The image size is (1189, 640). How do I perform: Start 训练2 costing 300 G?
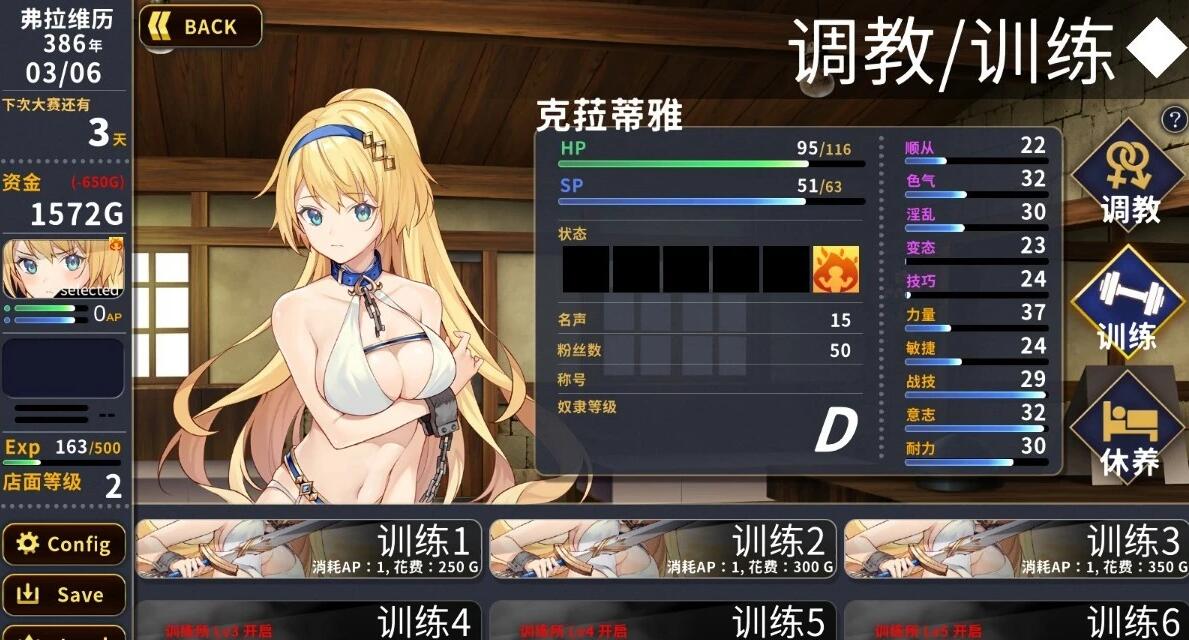(x=662, y=549)
